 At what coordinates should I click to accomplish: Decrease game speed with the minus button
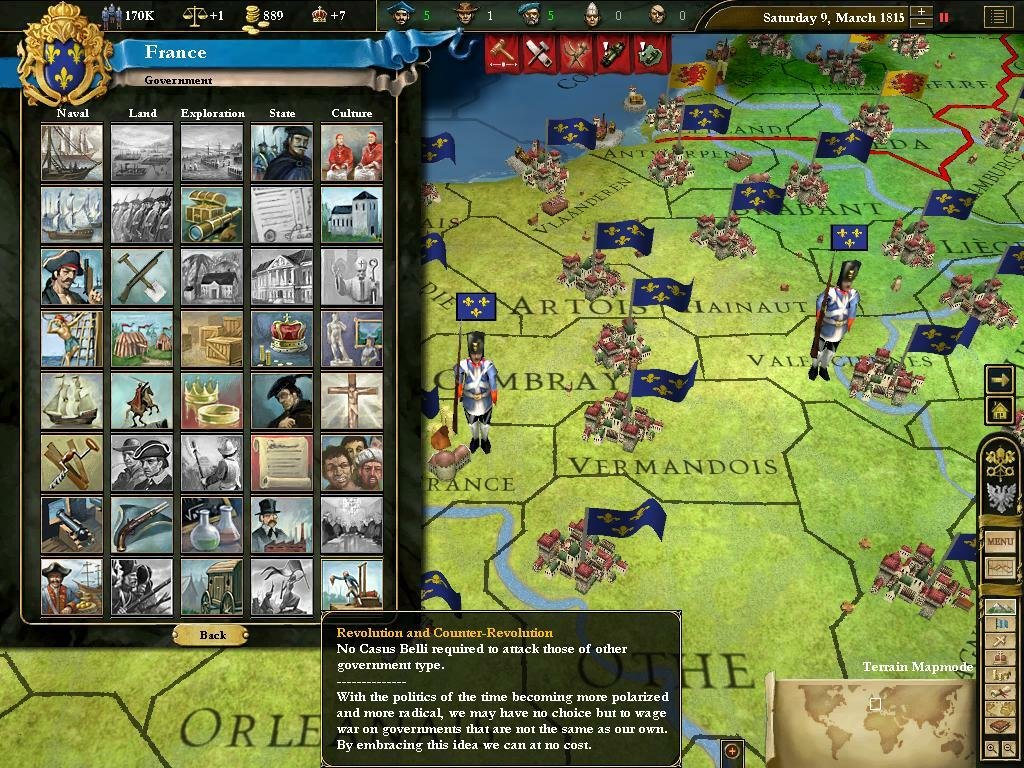pyautogui.click(x=920, y=24)
